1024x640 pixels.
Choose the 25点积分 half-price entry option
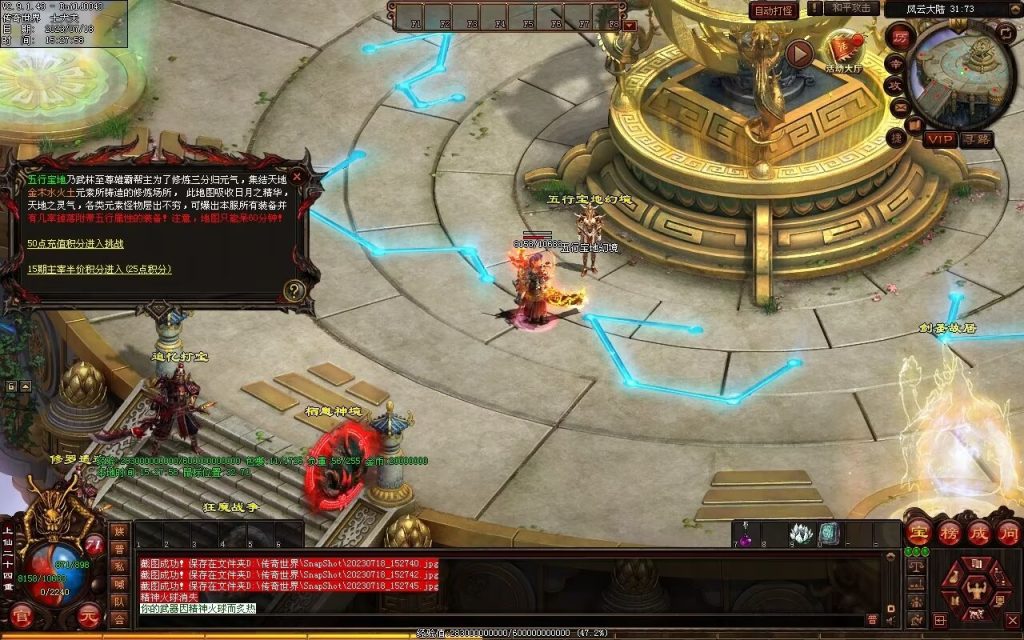pos(99,269)
